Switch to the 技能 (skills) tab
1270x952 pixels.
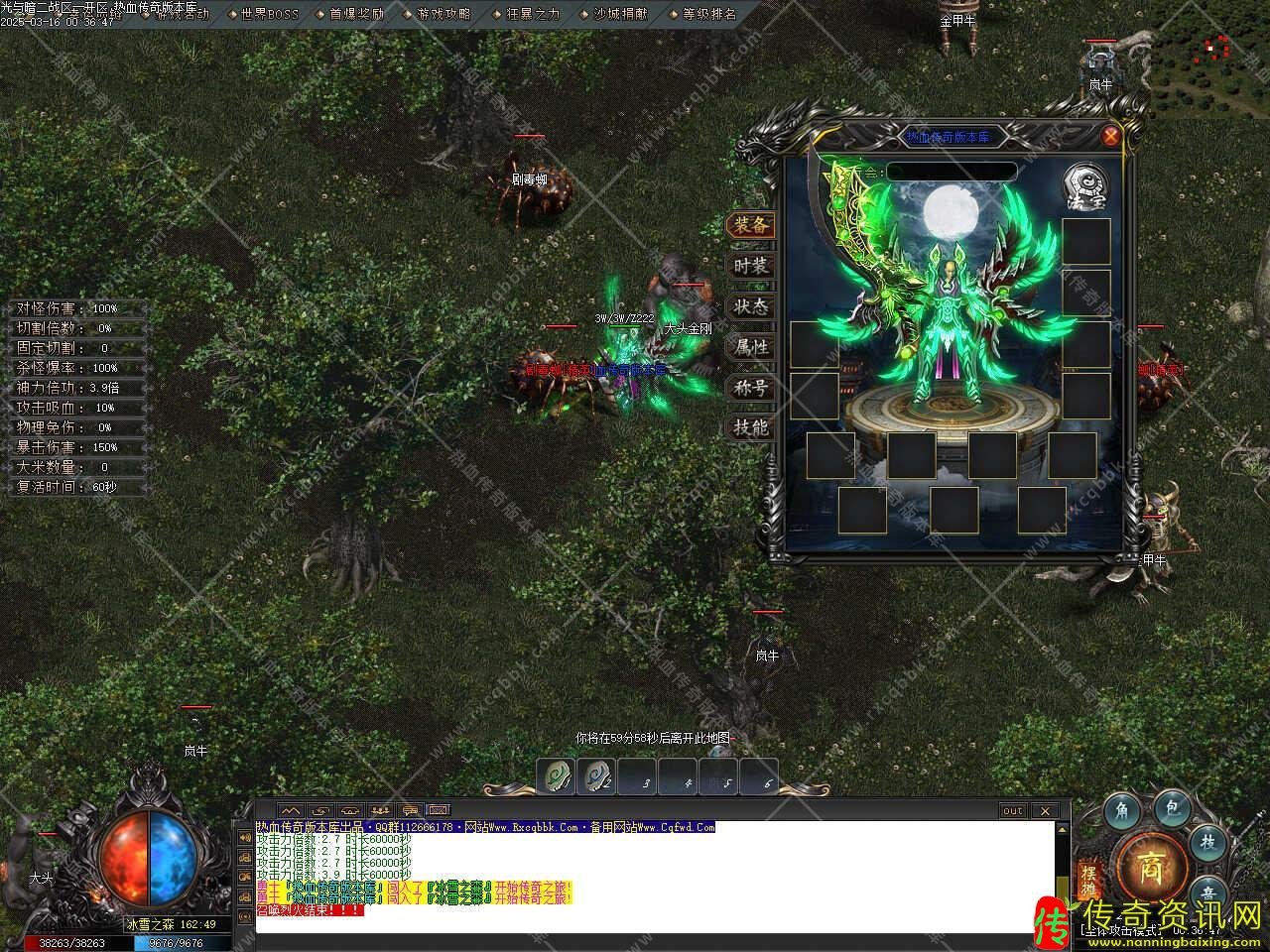coord(751,427)
